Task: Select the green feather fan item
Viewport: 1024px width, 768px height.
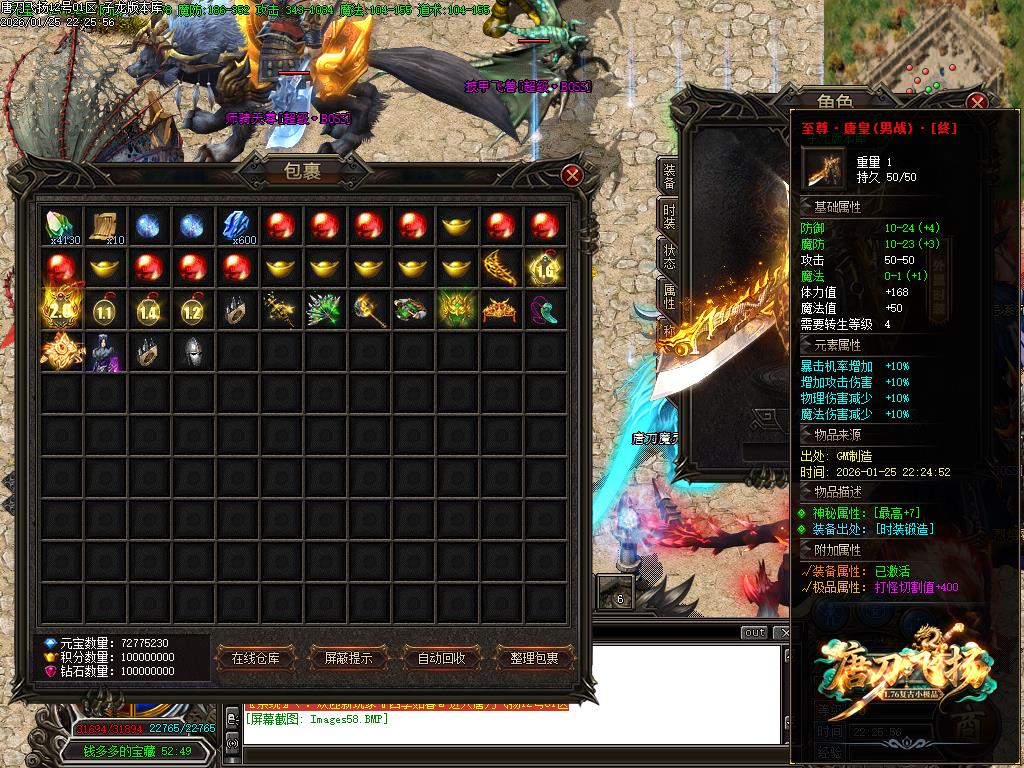Action: pos(325,310)
